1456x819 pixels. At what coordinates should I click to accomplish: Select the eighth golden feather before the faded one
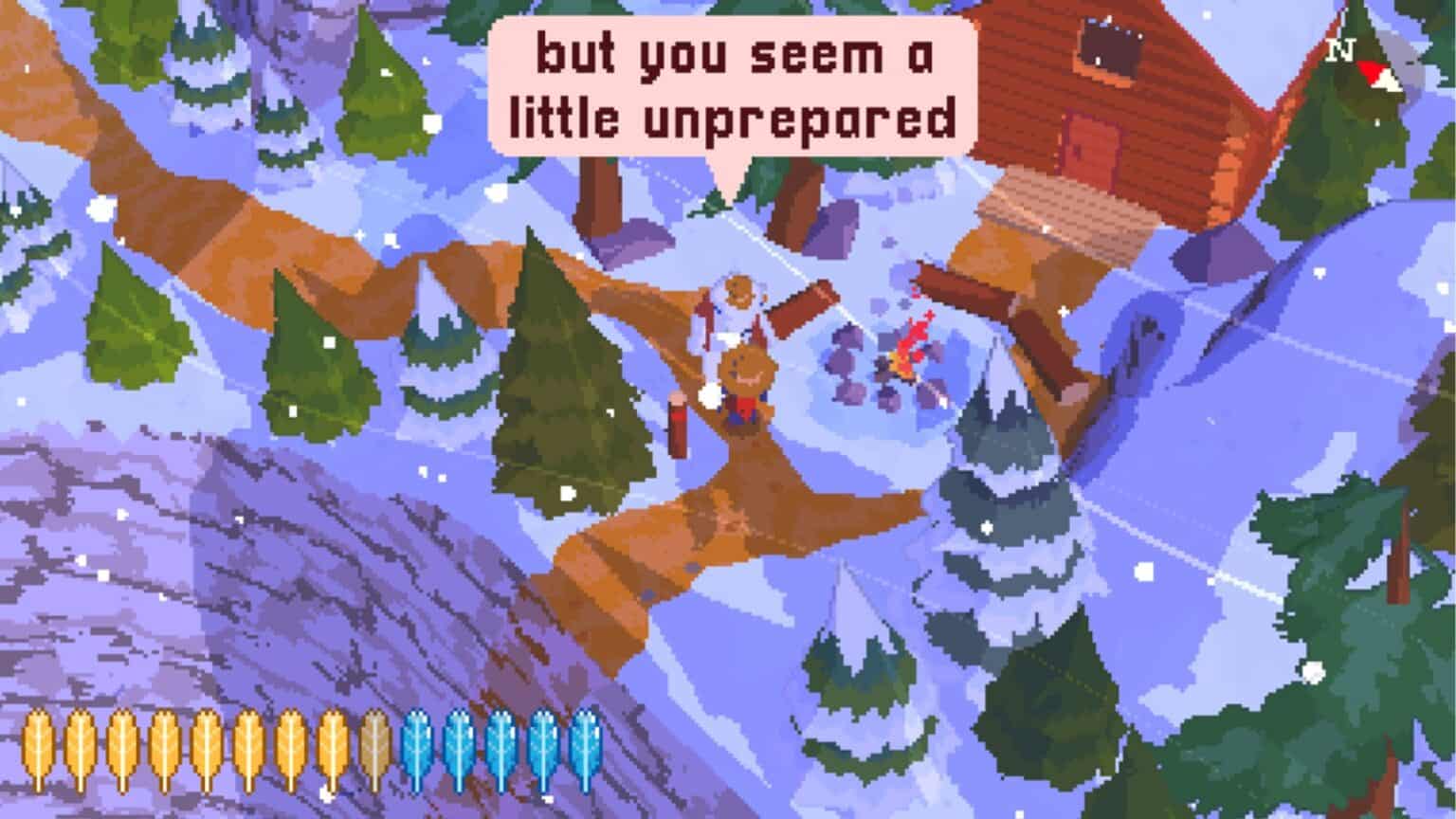click(331, 745)
